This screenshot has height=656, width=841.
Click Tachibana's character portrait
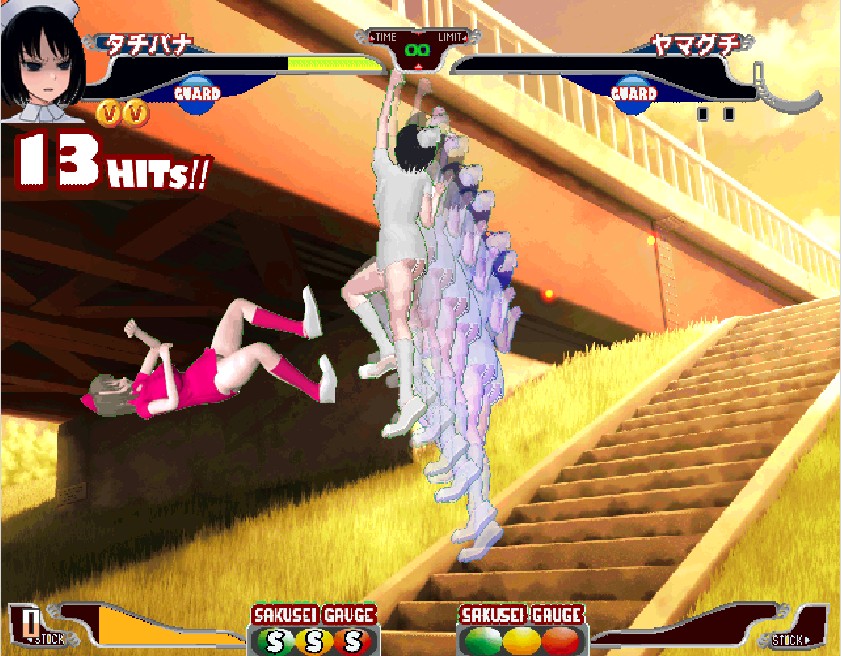click(43, 60)
